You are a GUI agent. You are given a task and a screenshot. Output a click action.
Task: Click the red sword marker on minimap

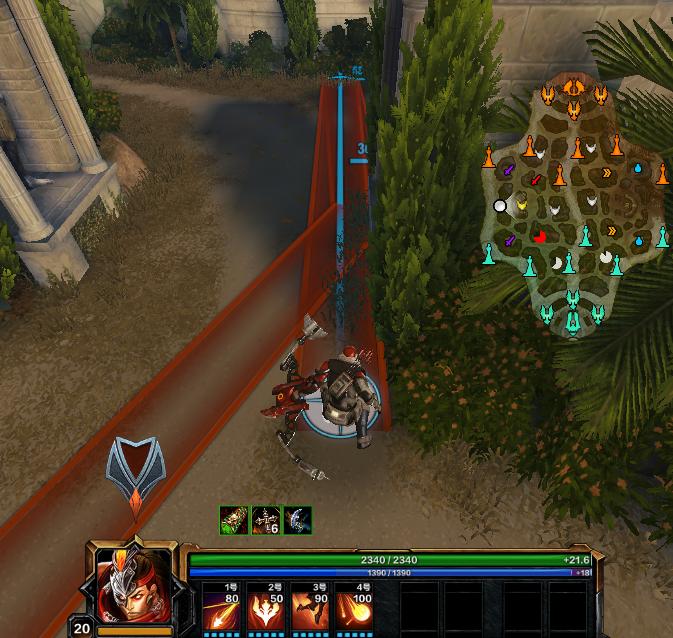(x=536, y=181)
